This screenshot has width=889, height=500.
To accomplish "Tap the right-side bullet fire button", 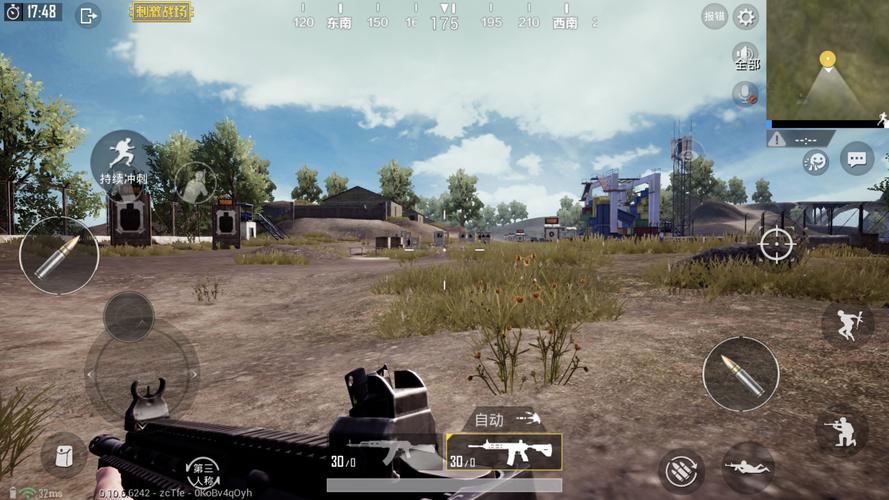I will pos(740,374).
